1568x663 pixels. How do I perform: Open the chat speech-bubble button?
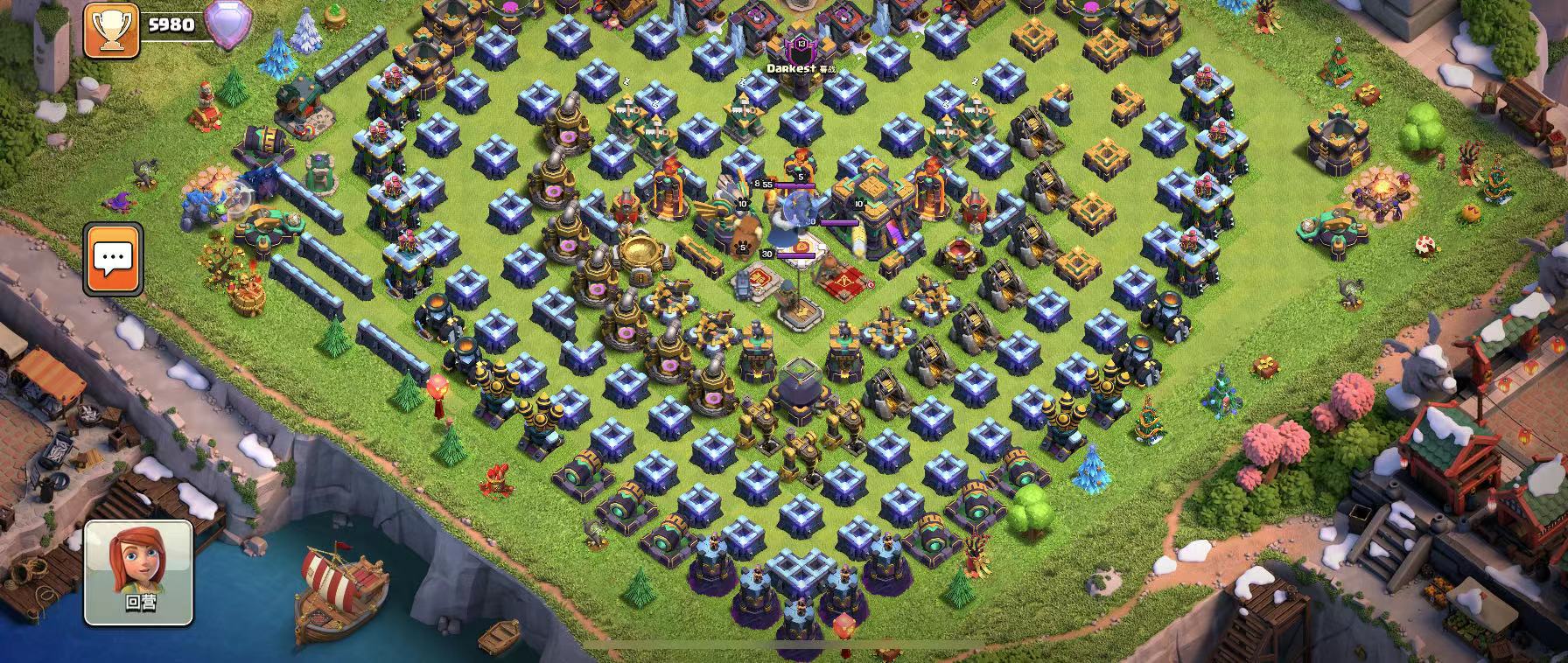coord(113,258)
